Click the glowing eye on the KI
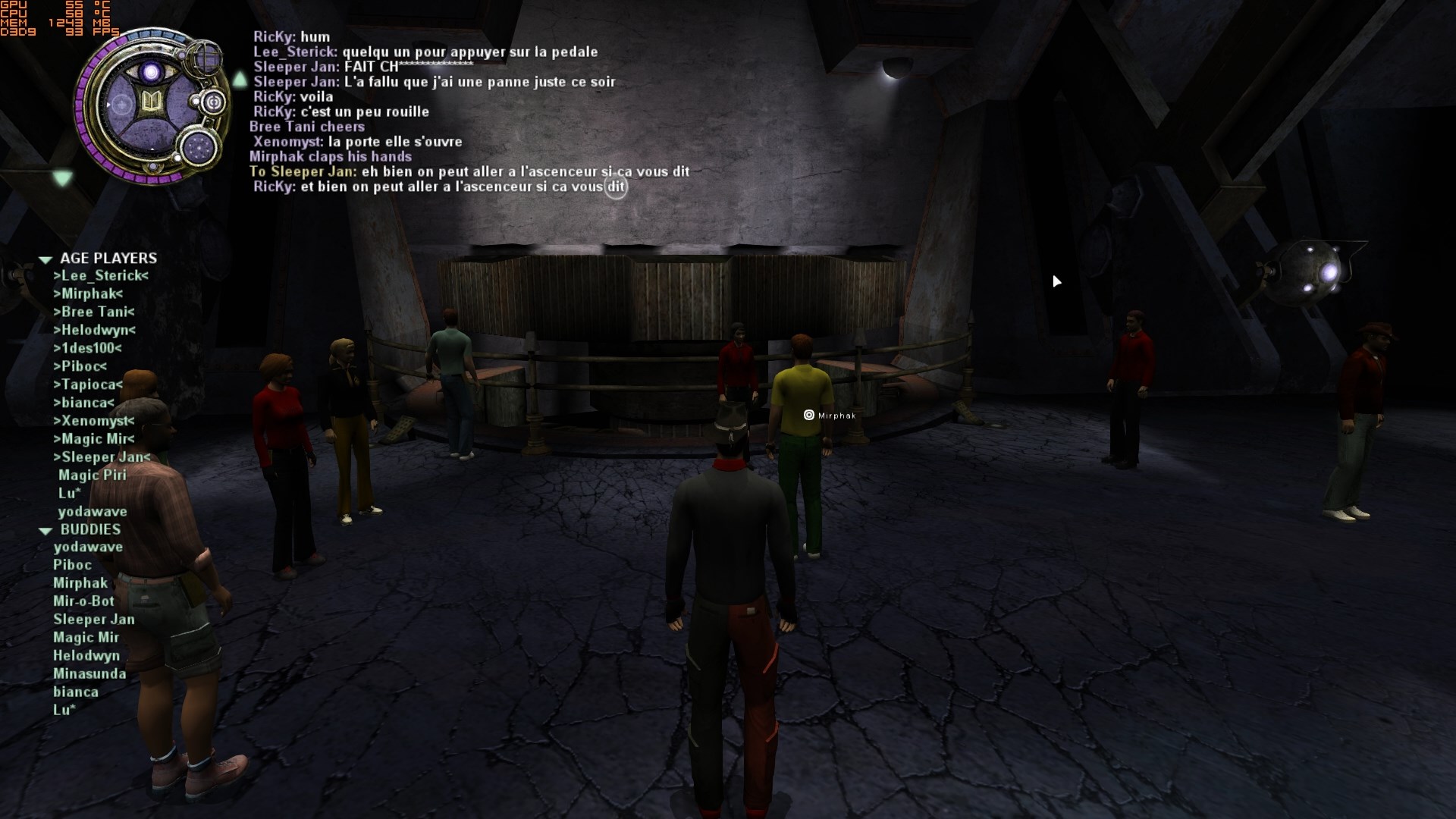Screen dimensions: 1456x819 [x=152, y=73]
